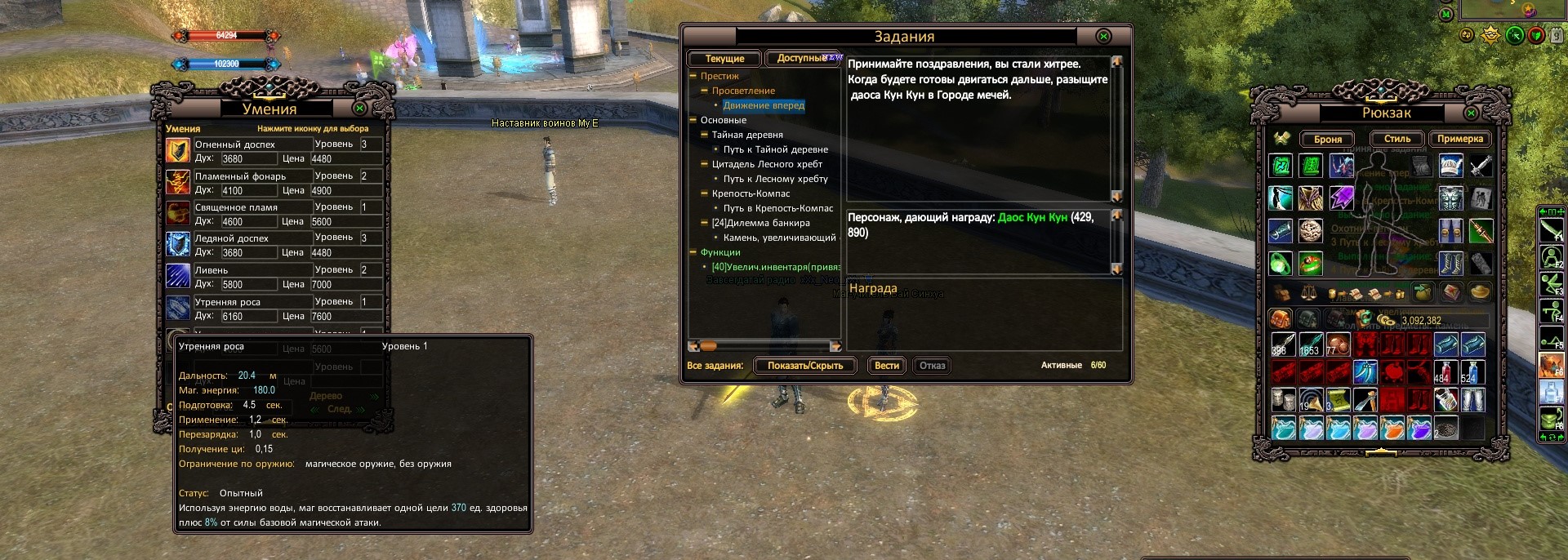Close the Задания quest window

click(x=1103, y=37)
